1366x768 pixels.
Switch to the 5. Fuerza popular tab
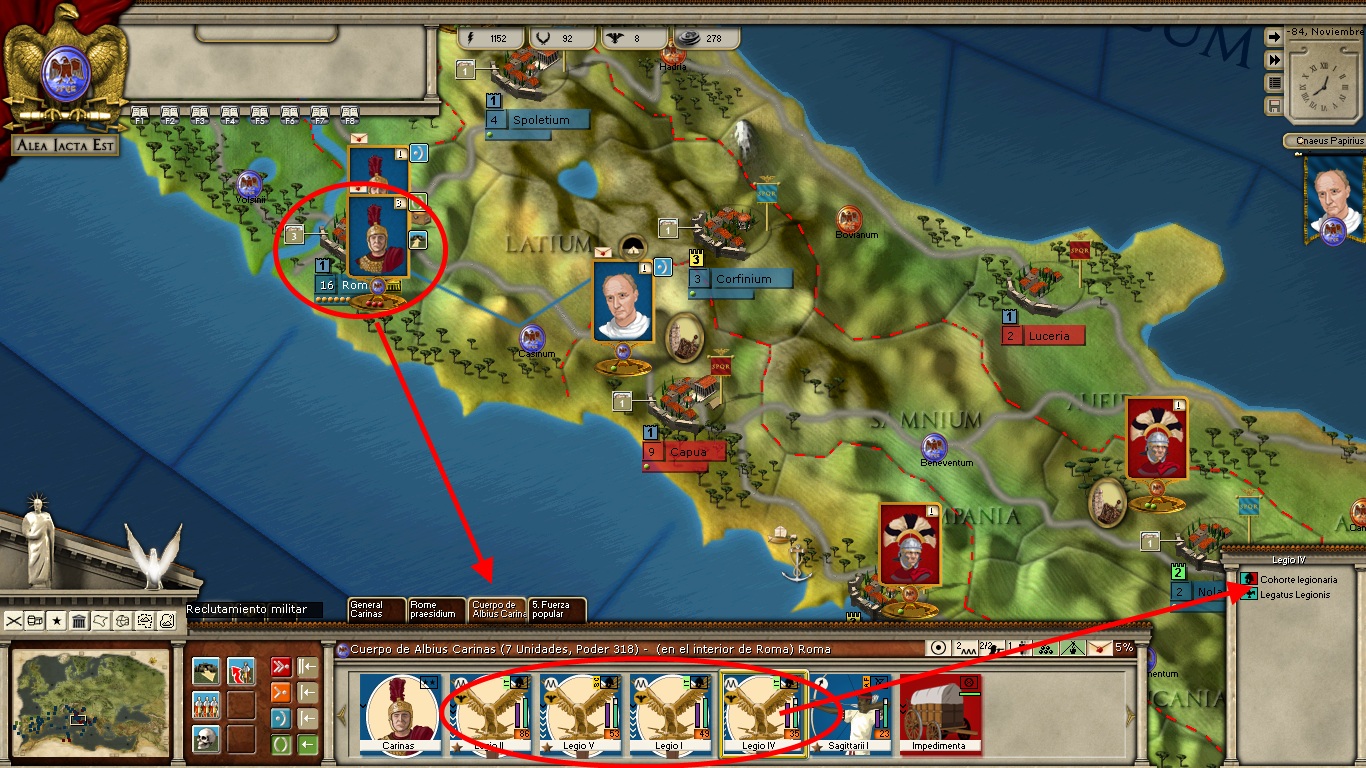(557, 609)
